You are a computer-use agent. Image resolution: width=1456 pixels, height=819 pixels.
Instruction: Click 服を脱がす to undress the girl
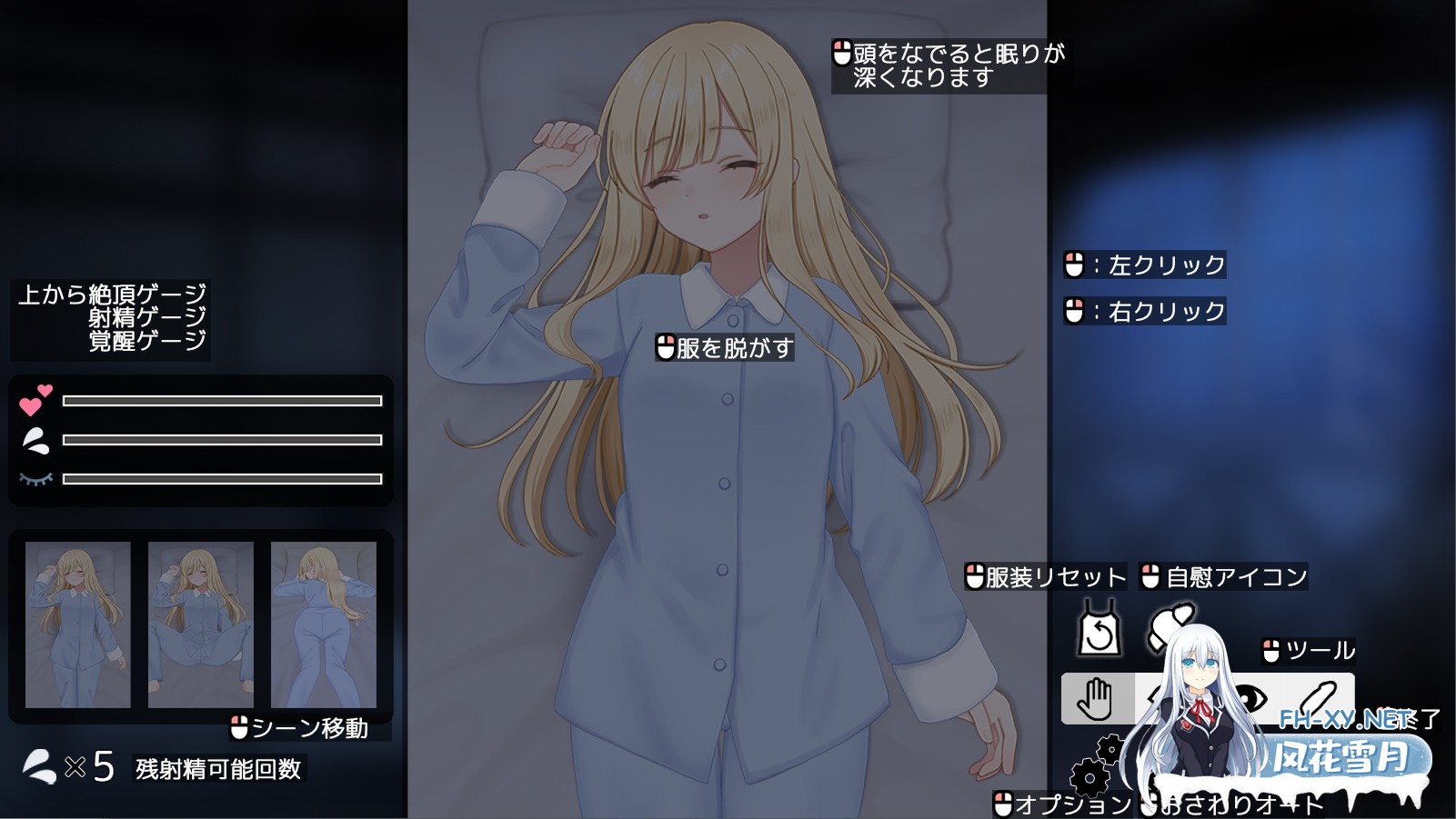coord(728,346)
